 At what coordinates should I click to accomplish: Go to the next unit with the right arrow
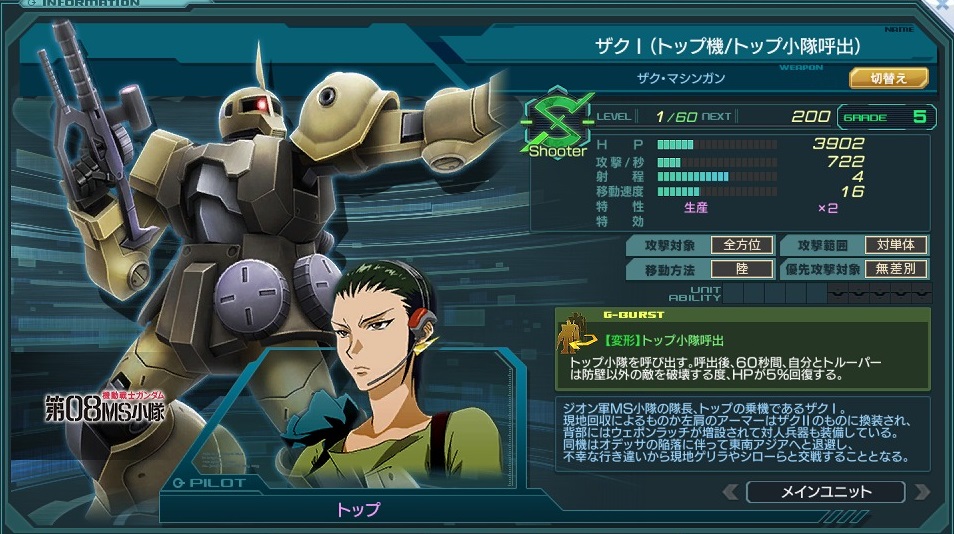pyautogui.click(x=921, y=492)
